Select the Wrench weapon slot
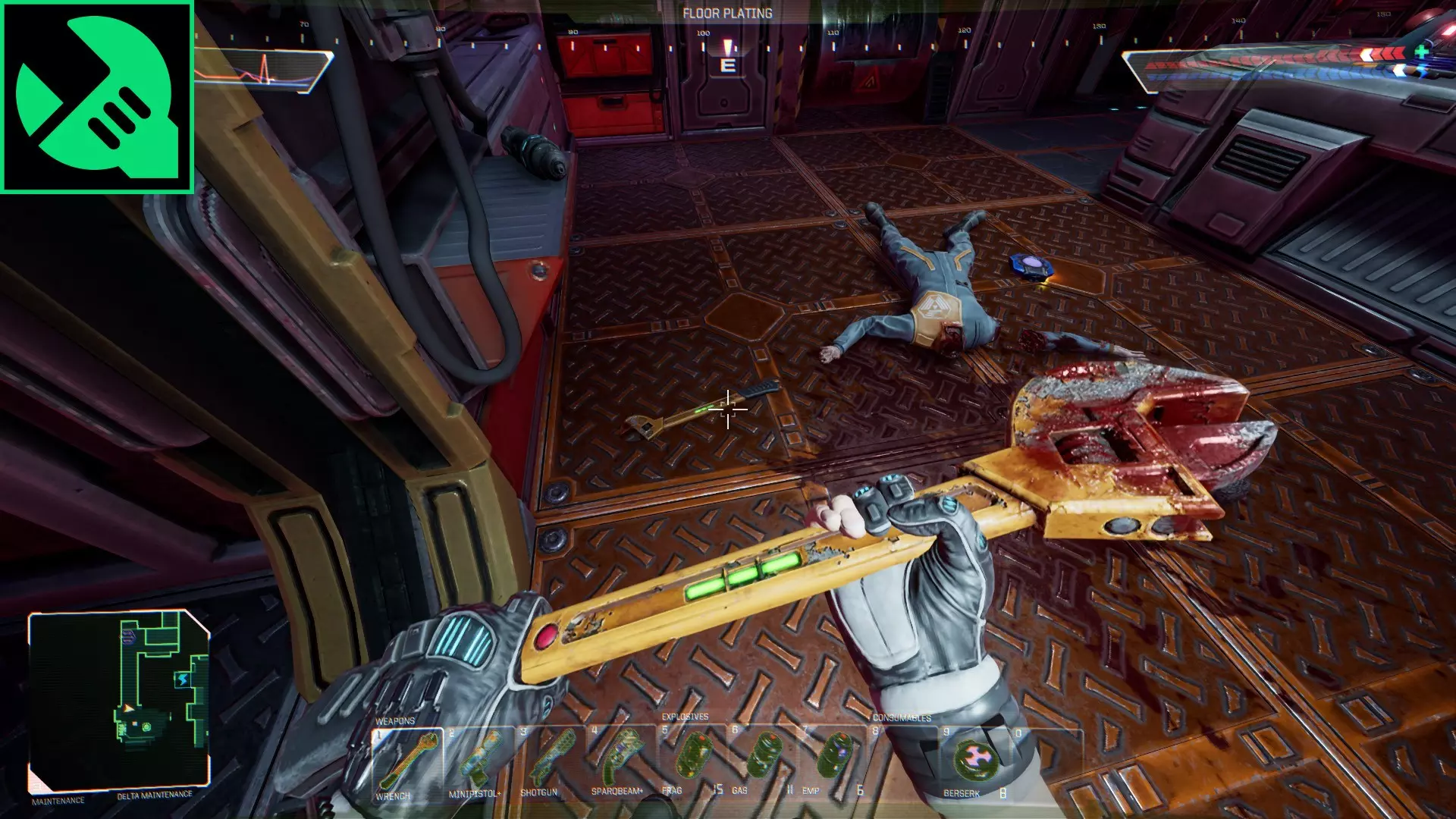1456x819 pixels. [407, 763]
